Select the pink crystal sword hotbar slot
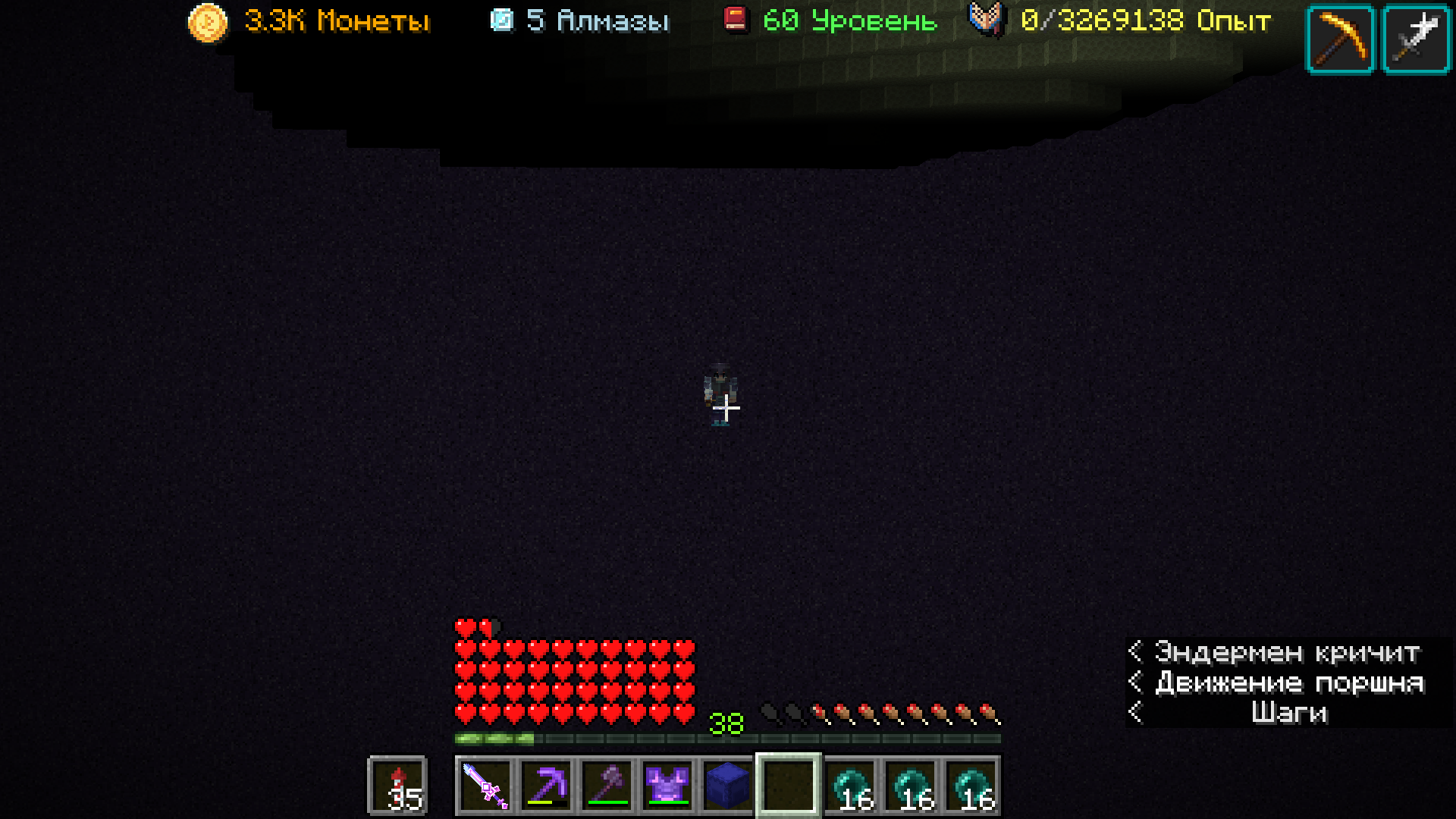Image resolution: width=1456 pixels, height=819 pixels. pos(485,786)
